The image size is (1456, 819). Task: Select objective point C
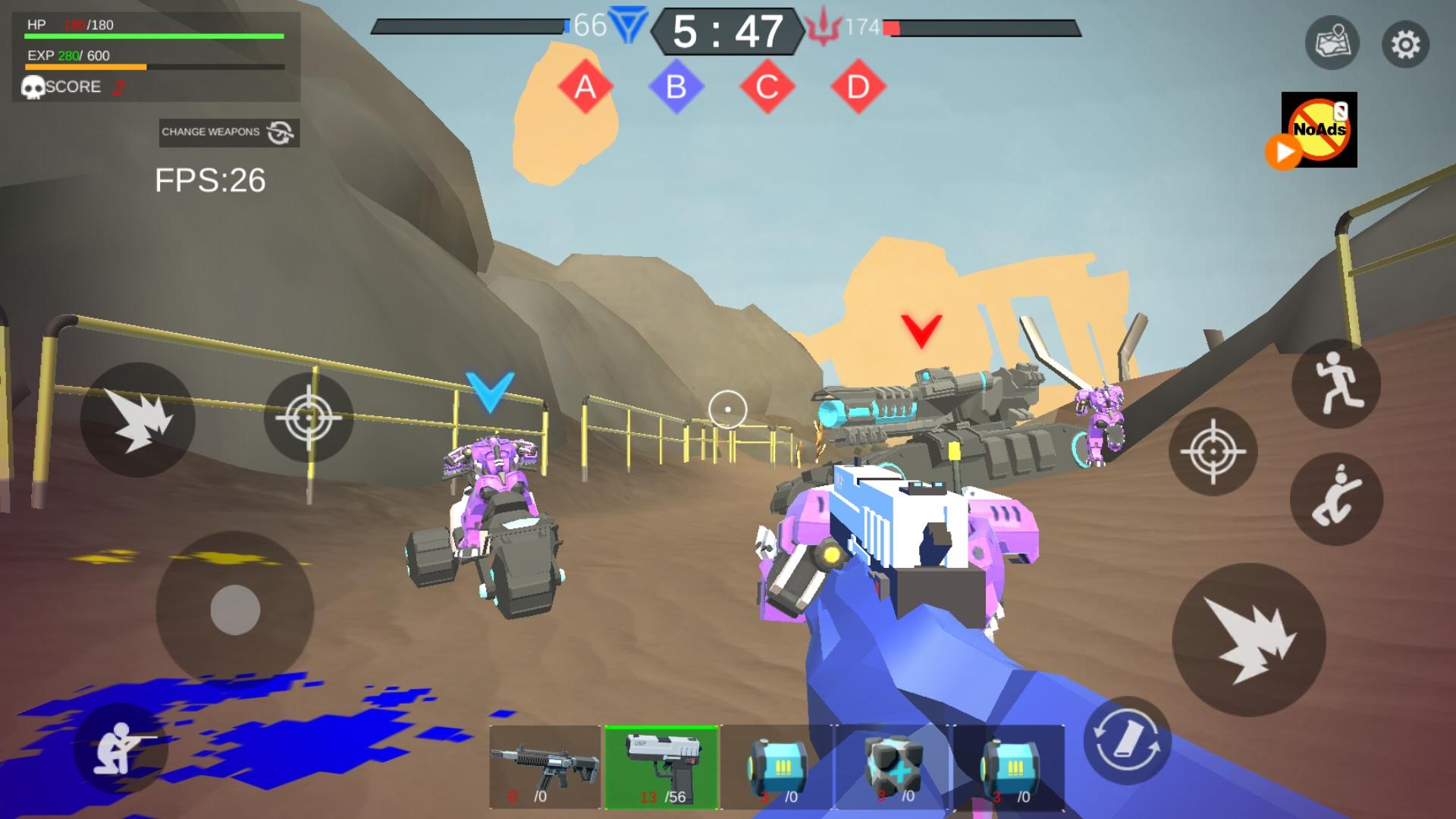[767, 86]
